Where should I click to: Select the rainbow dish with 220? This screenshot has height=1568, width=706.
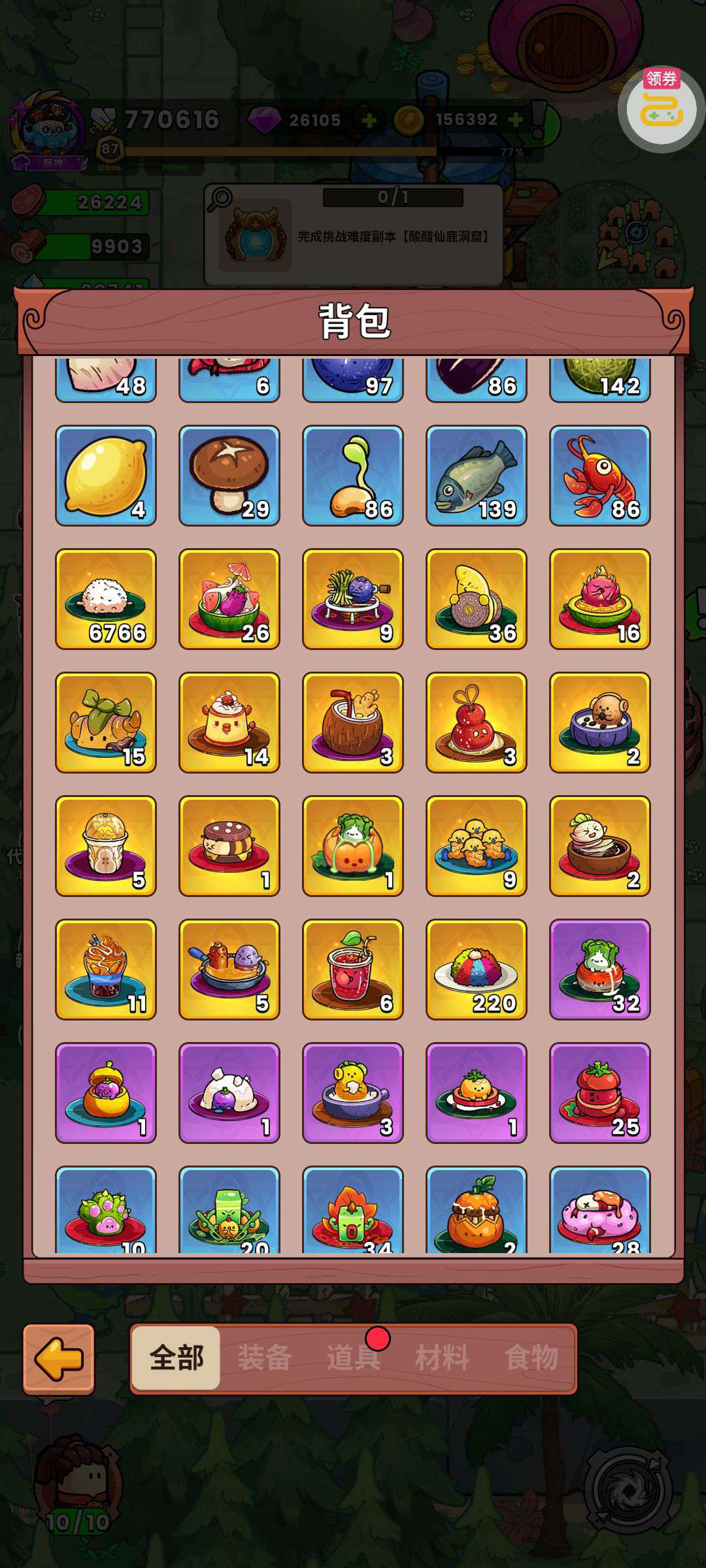click(x=477, y=970)
